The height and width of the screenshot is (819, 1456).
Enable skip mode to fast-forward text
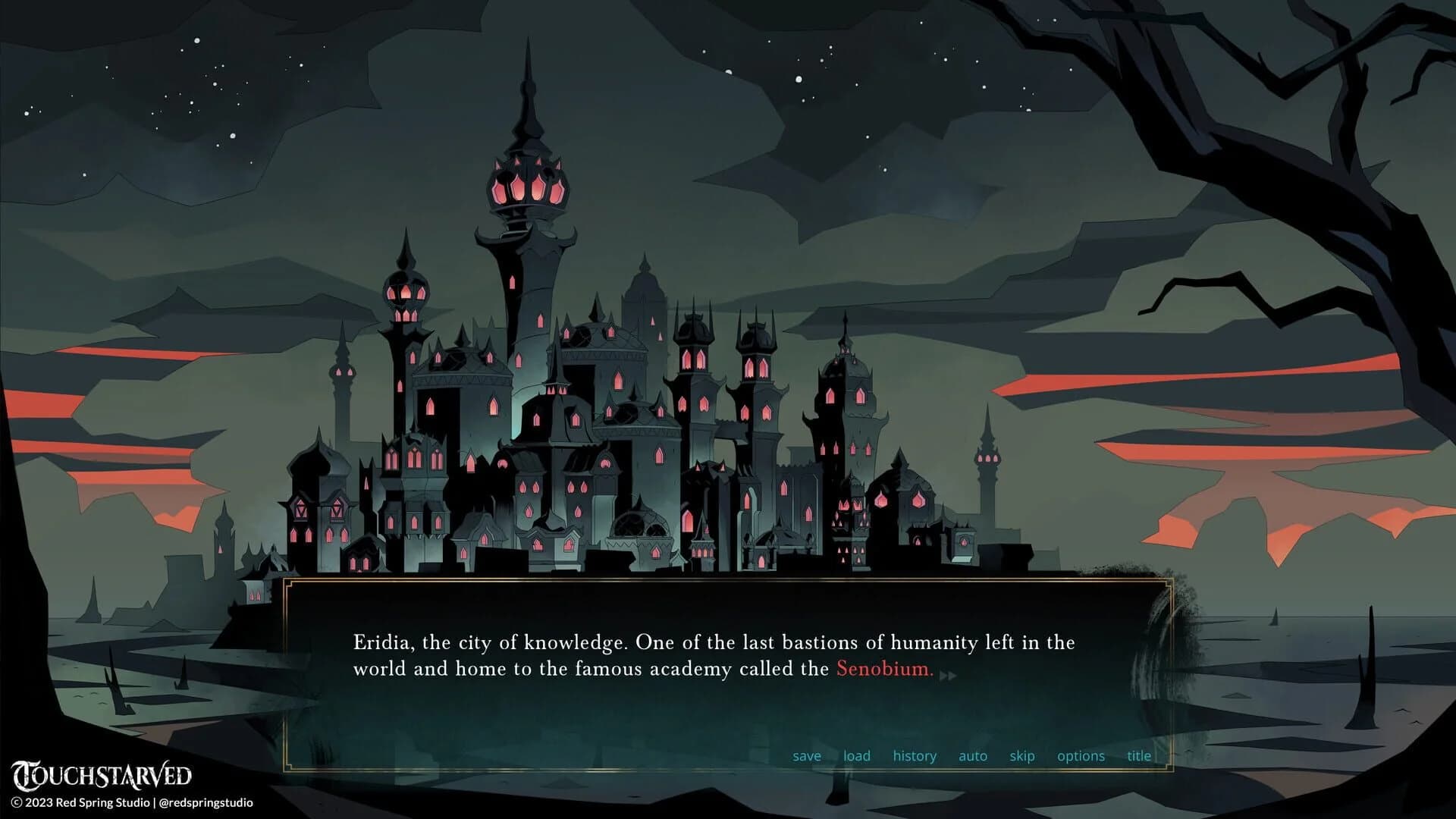tap(1022, 755)
